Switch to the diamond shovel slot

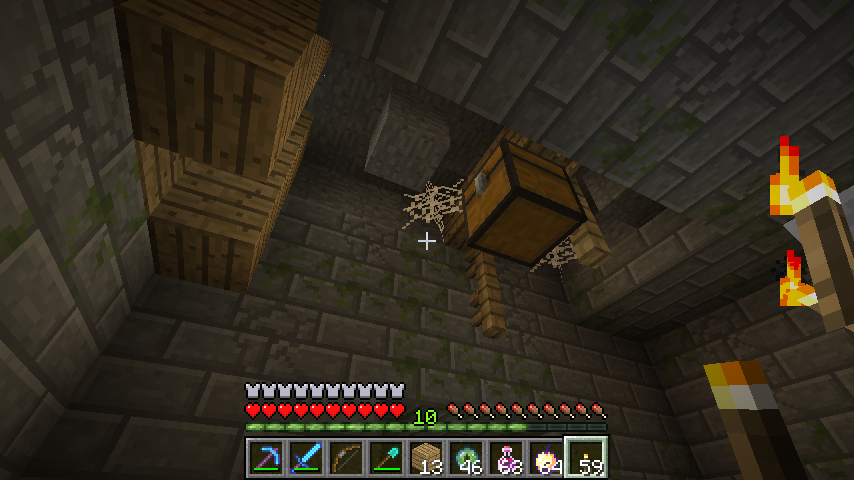click(386, 458)
